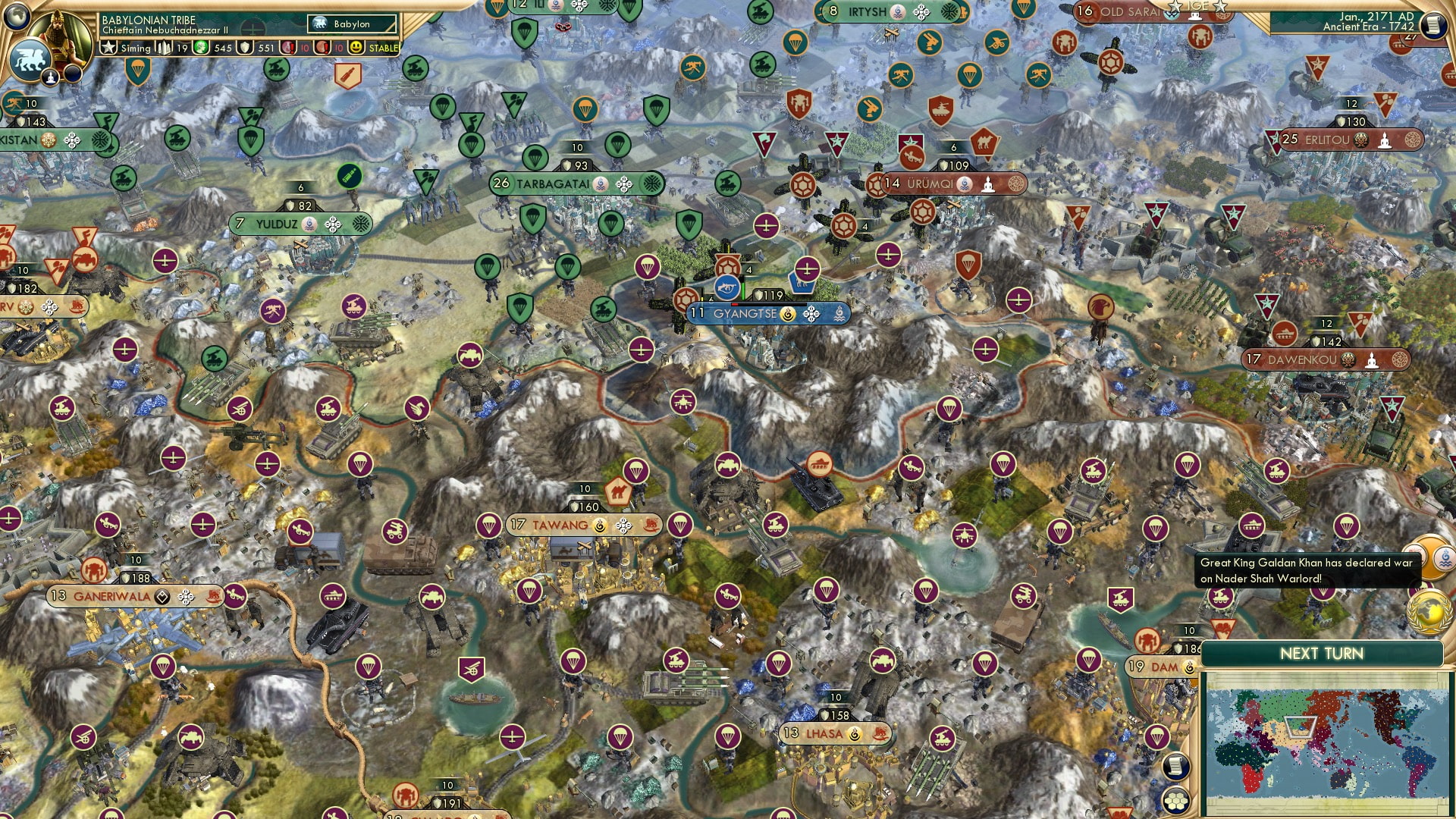Screen dimensions: 1456x819
Task: Toggle the pagoda overlay icon under the leader portrait
Action: click(50, 76)
